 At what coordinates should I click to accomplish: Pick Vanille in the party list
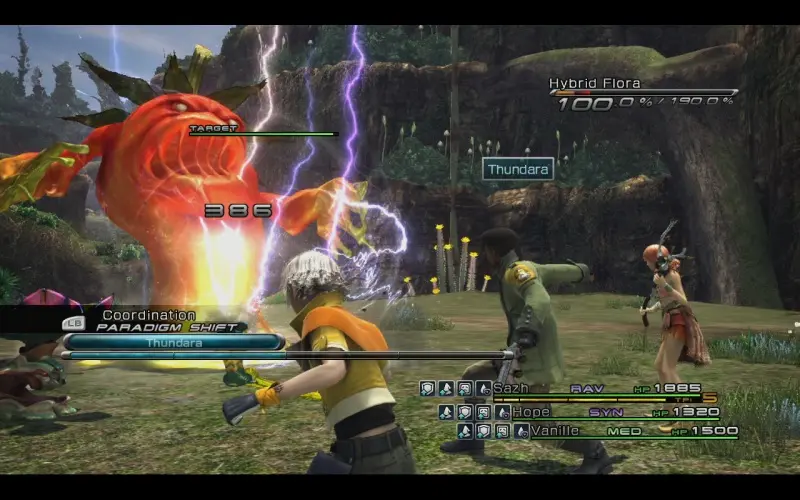click(x=555, y=431)
